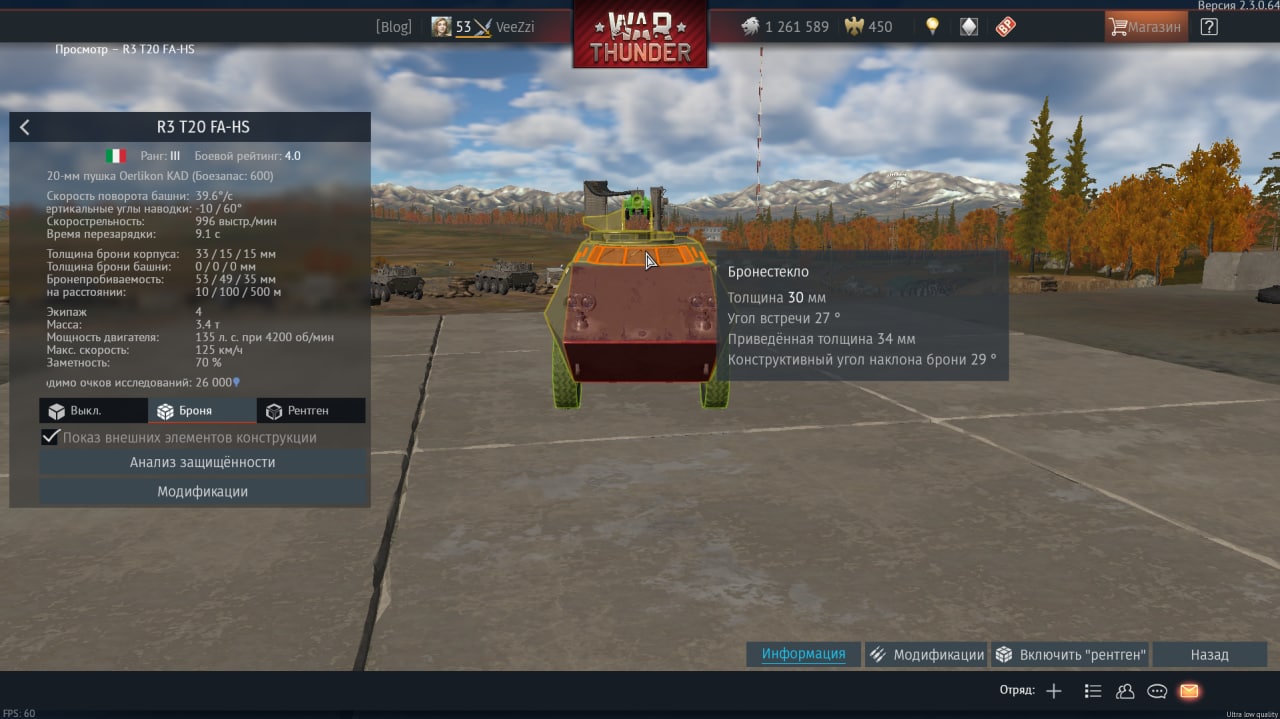Screen dimensions: 1280x719
Task: Click Модификации in the bottom bar
Action: point(926,655)
